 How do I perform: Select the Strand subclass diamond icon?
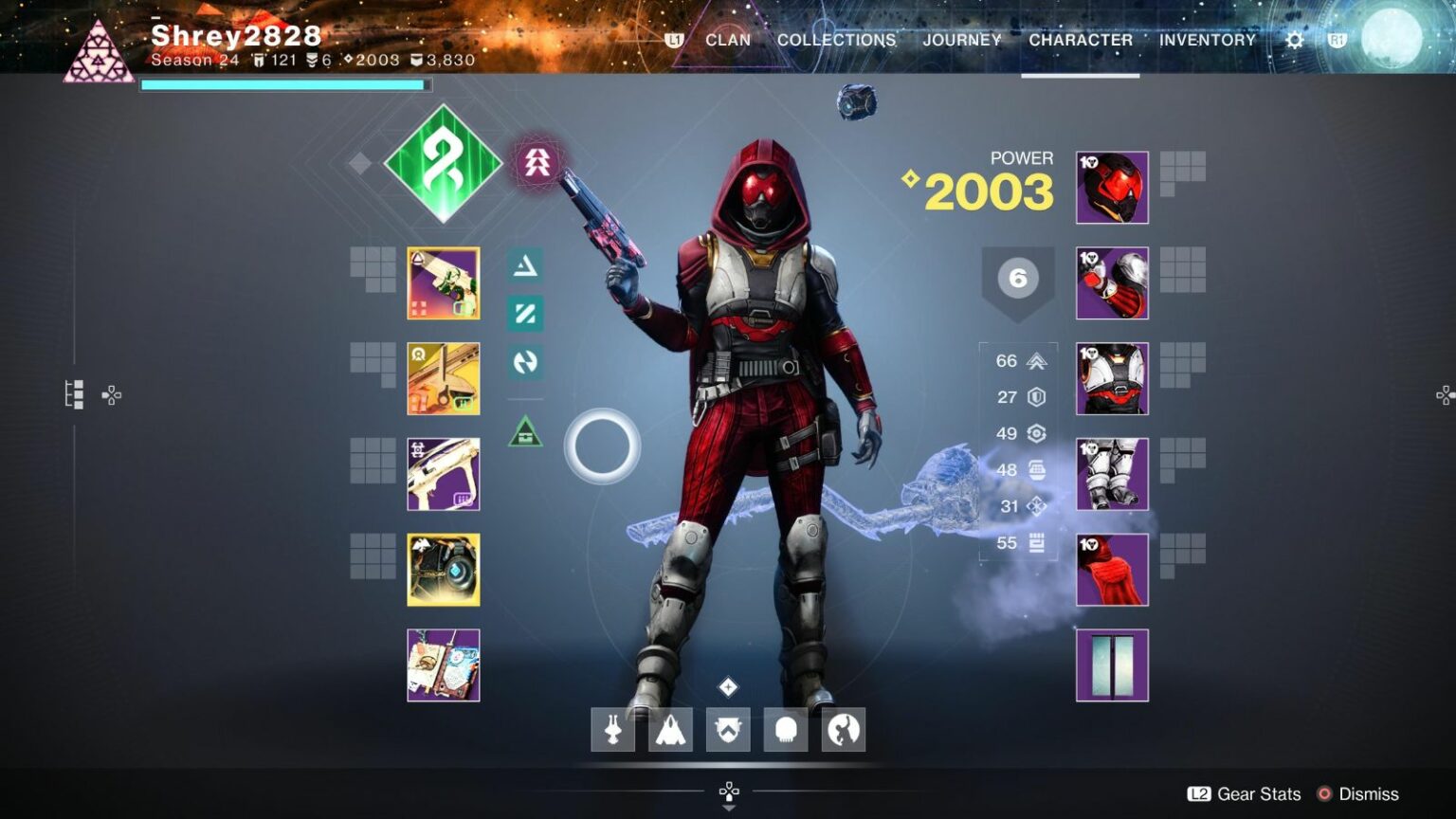pyautogui.click(x=443, y=163)
